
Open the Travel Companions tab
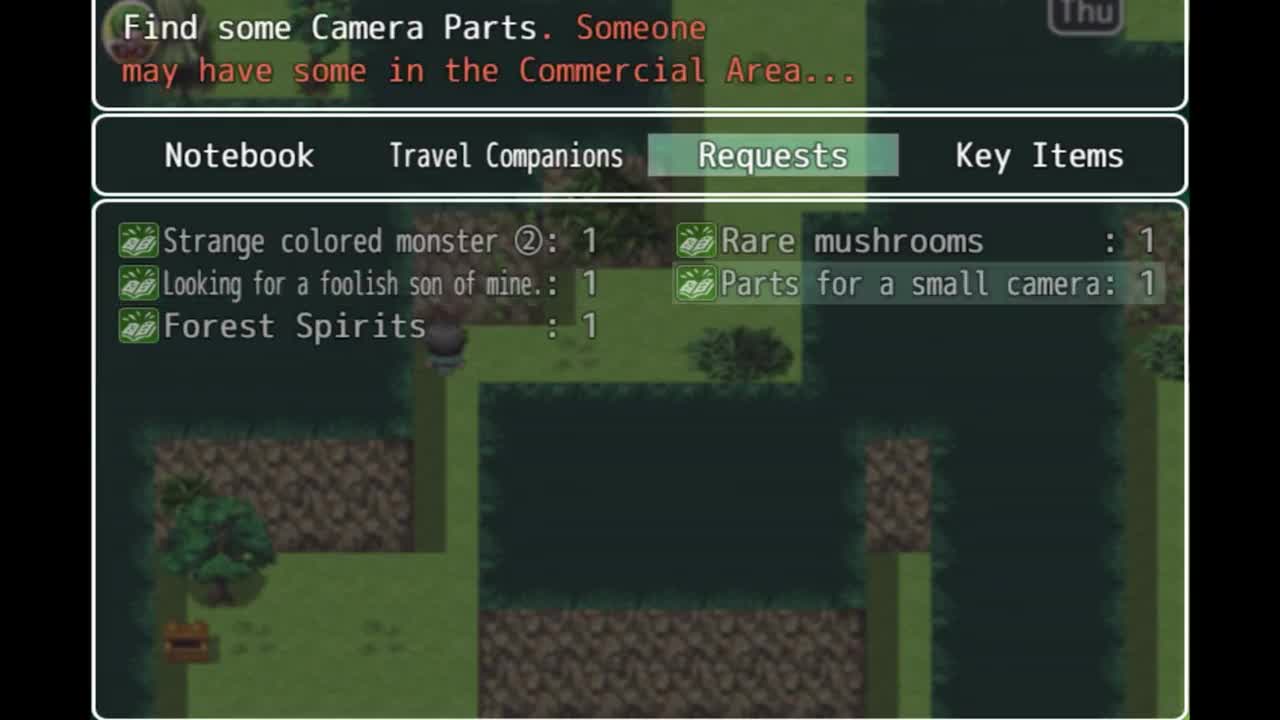point(505,156)
